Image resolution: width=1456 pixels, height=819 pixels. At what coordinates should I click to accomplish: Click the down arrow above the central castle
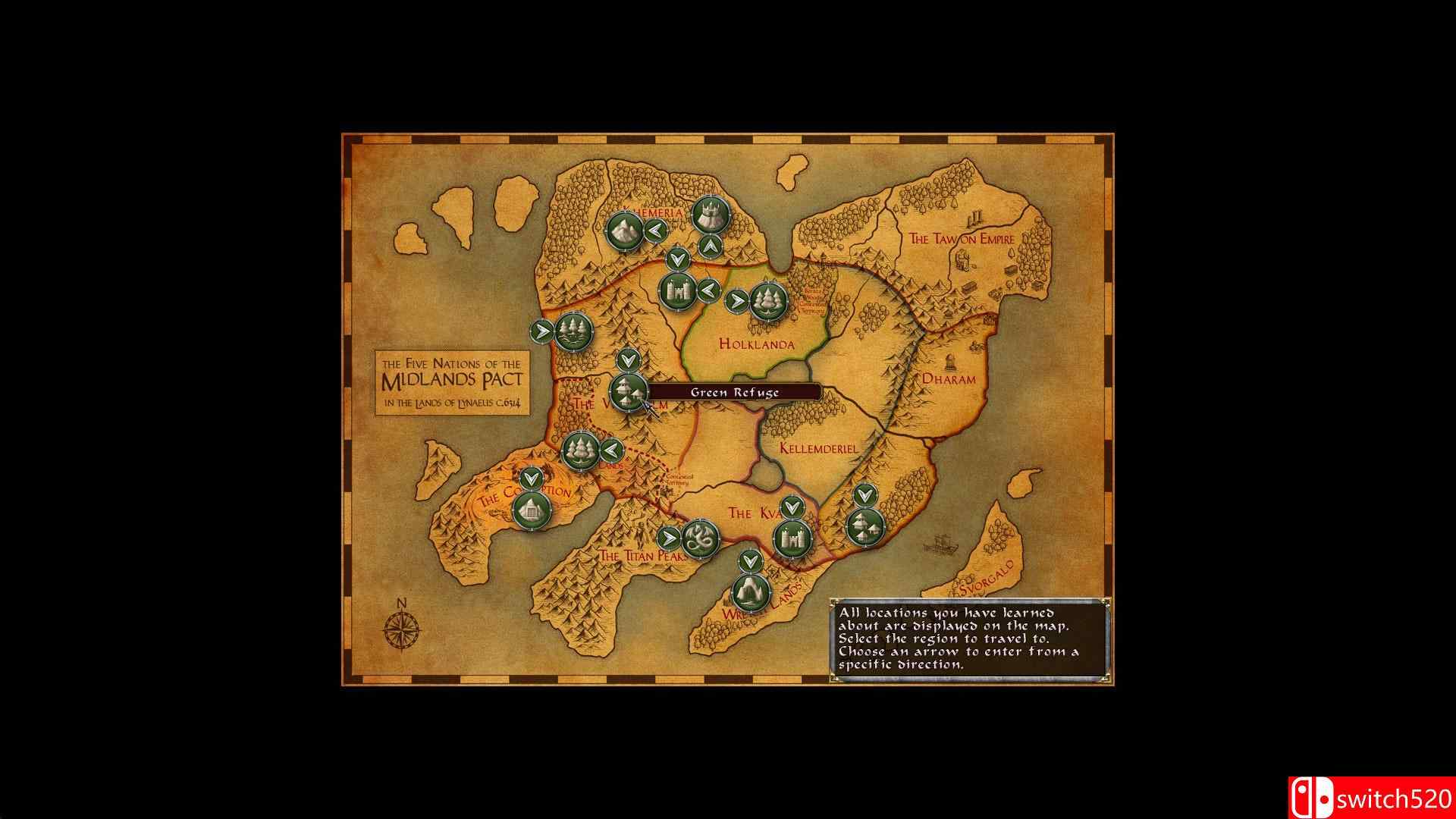tap(677, 258)
